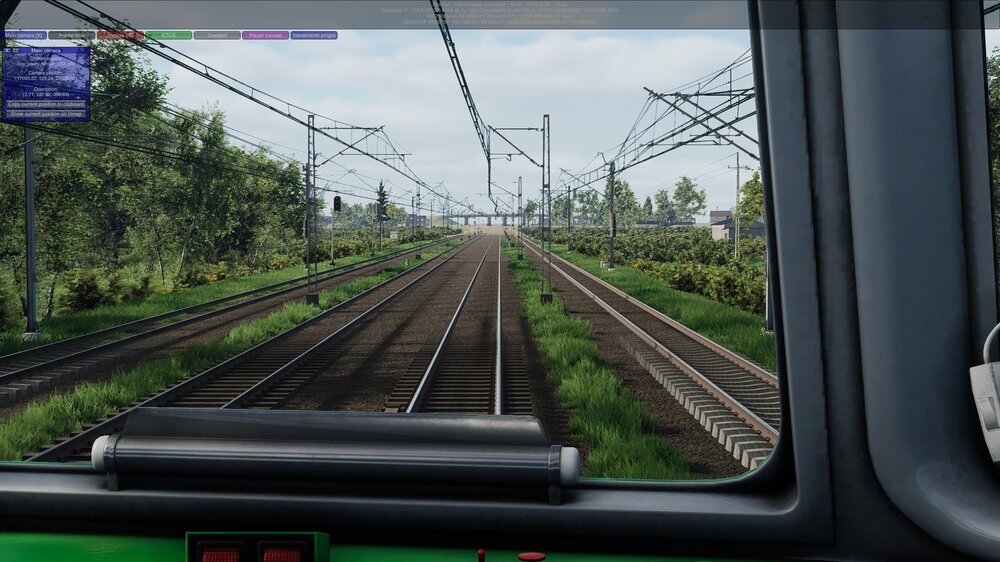The height and width of the screenshot is (562, 1000).
Task: Select the red debug toolbar button
Action: coord(120,35)
